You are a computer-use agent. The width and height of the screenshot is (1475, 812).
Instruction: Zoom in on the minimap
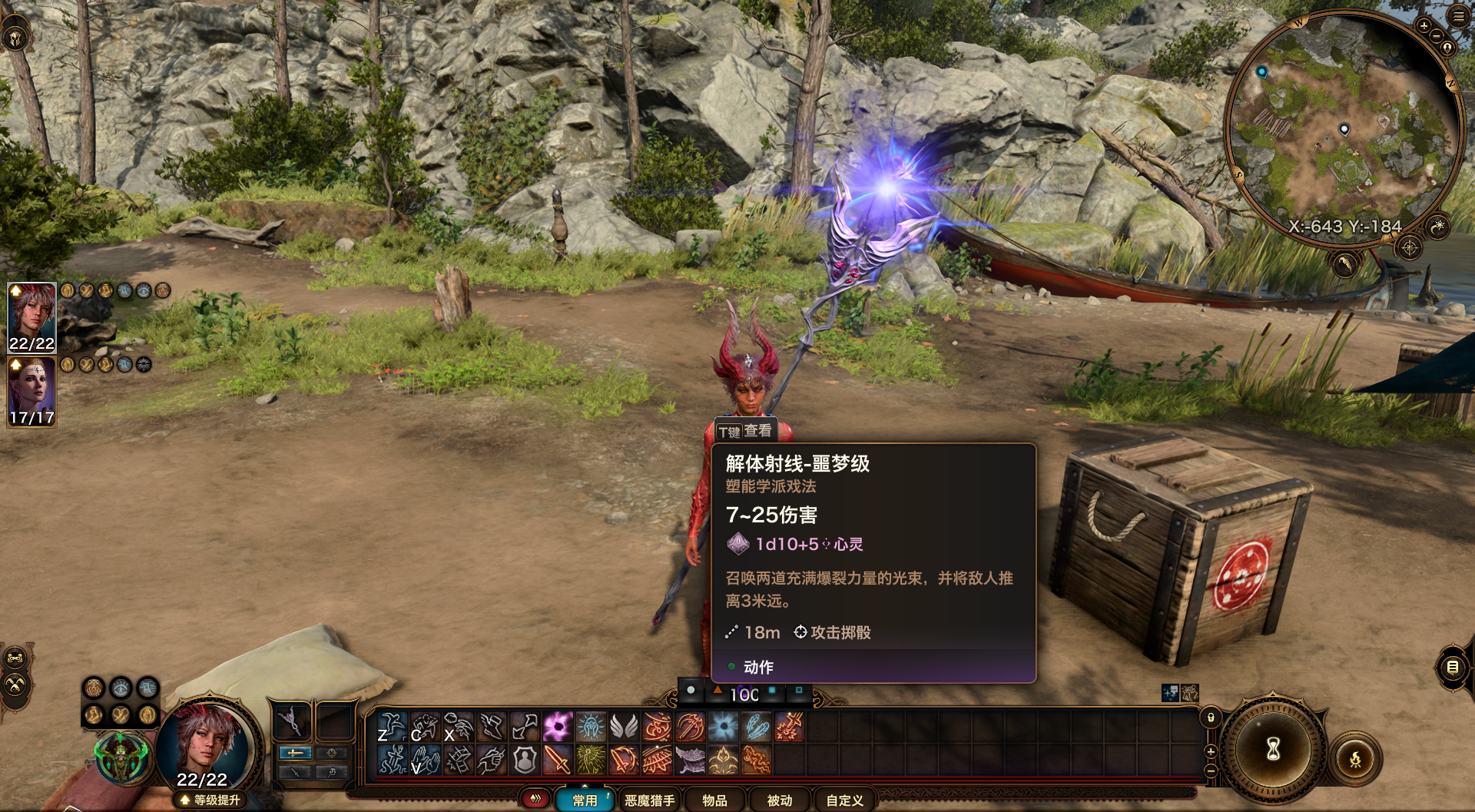(1424, 26)
